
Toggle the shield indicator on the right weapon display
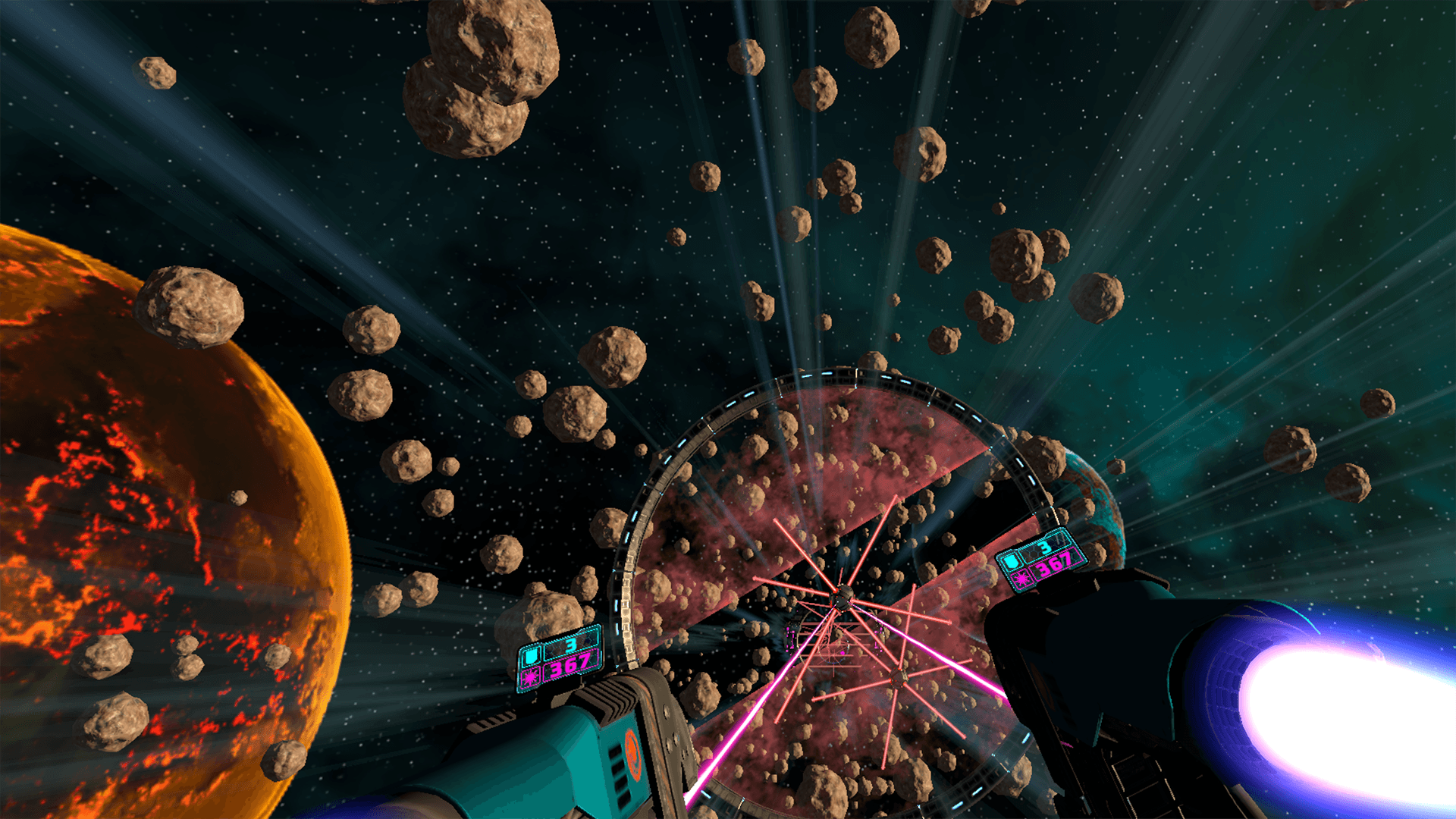coord(1012,562)
